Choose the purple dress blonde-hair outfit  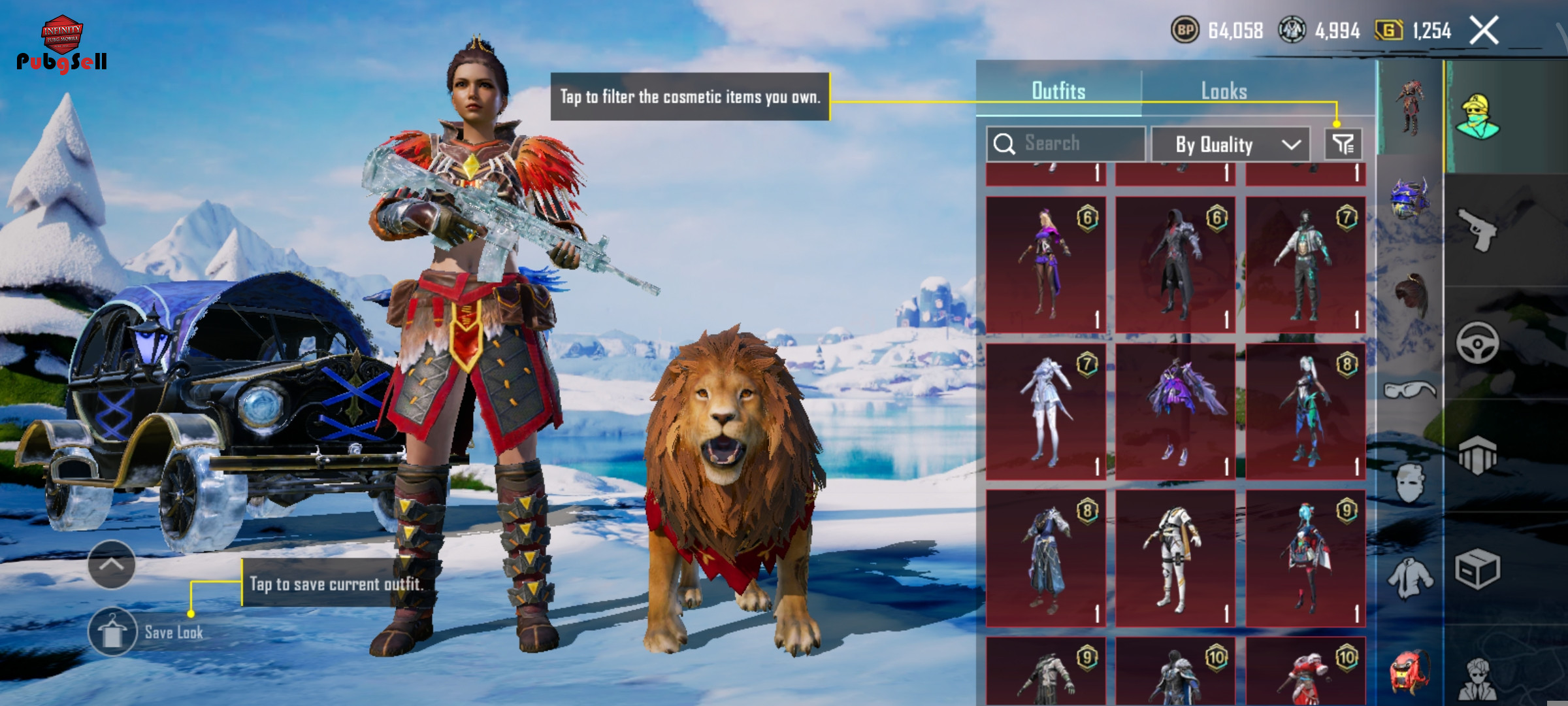pos(1045,265)
